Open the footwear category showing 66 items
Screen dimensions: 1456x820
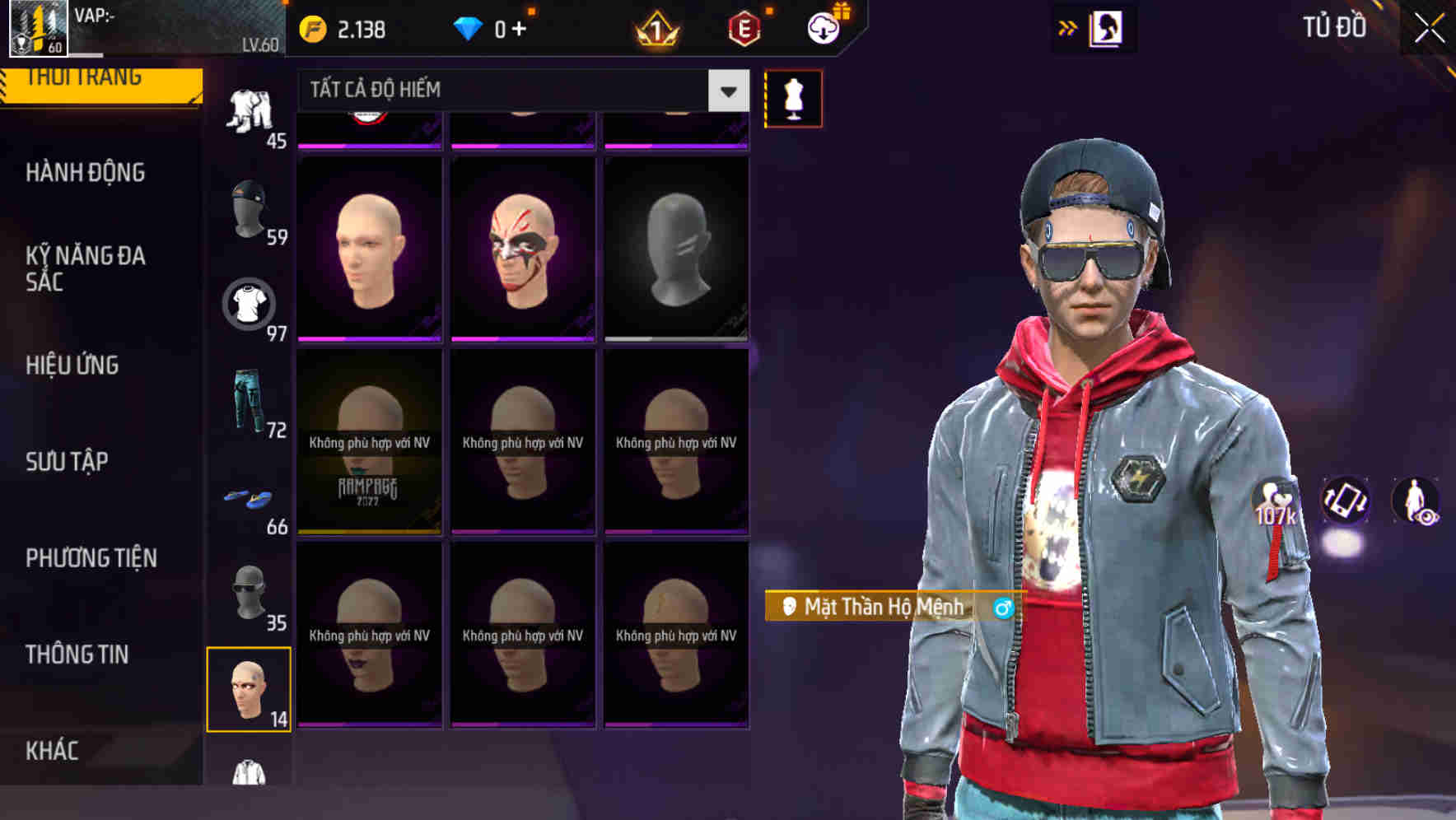point(250,498)
